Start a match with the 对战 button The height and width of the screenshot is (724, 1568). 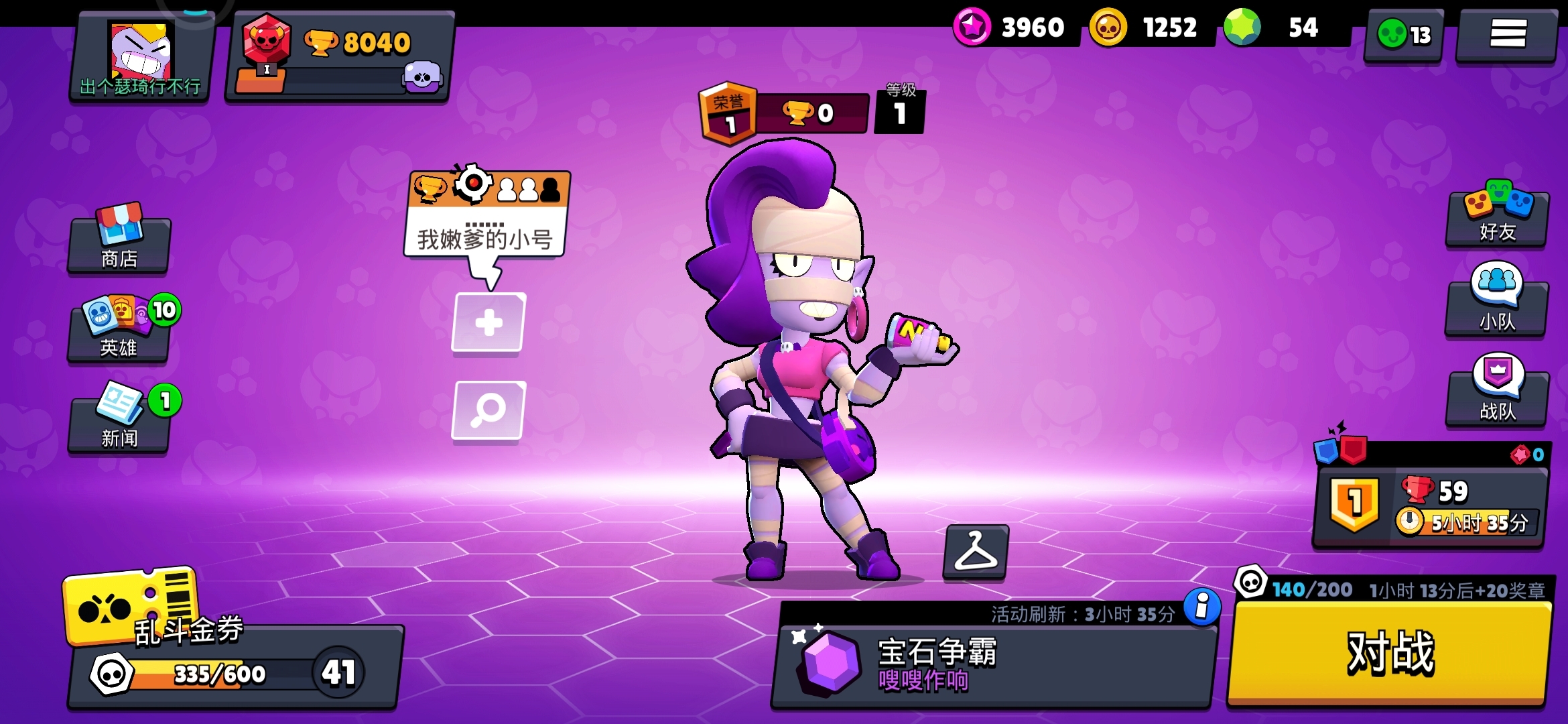coord(1390,653)
